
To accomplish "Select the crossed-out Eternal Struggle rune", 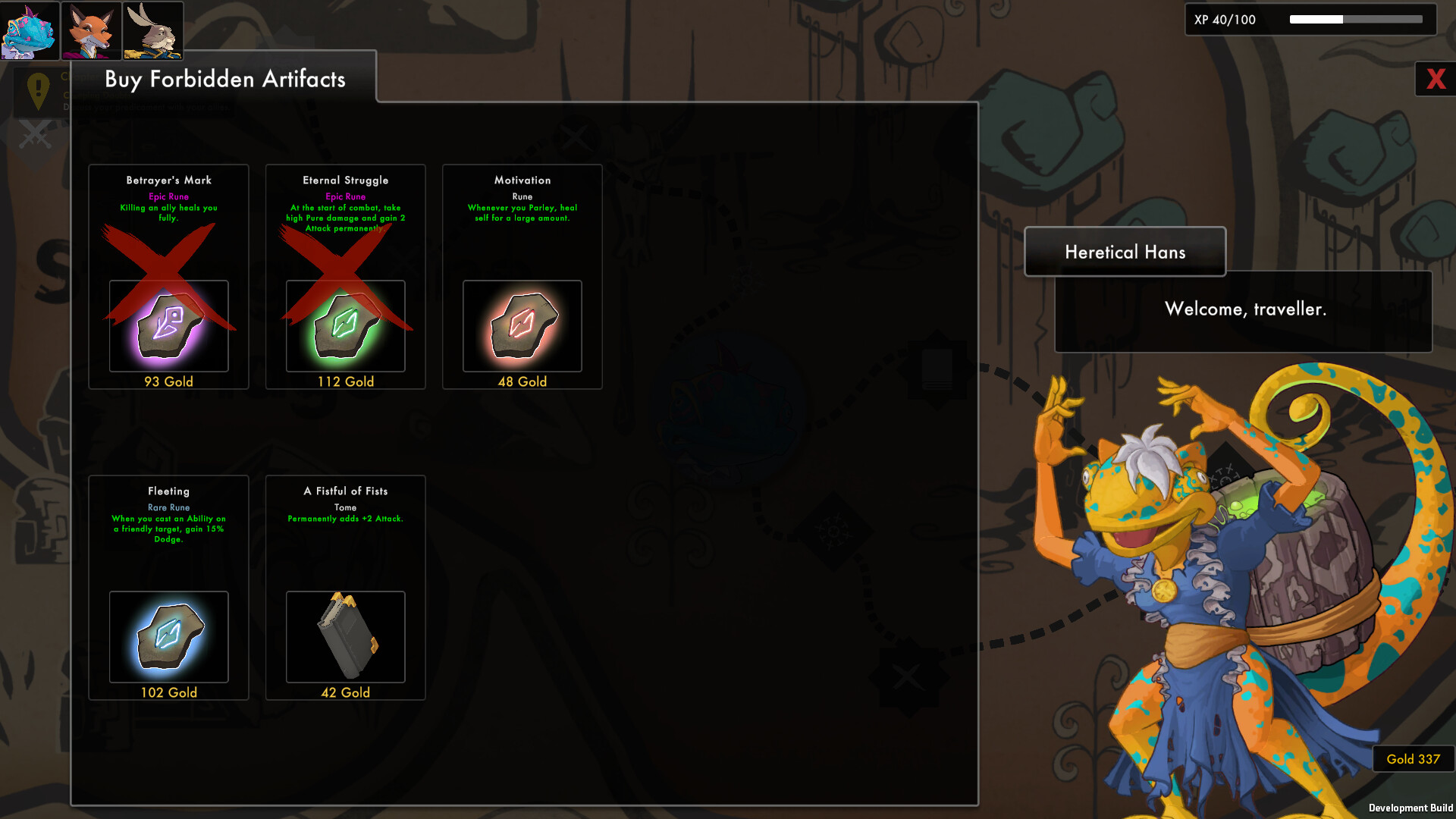I will point(345,277).
